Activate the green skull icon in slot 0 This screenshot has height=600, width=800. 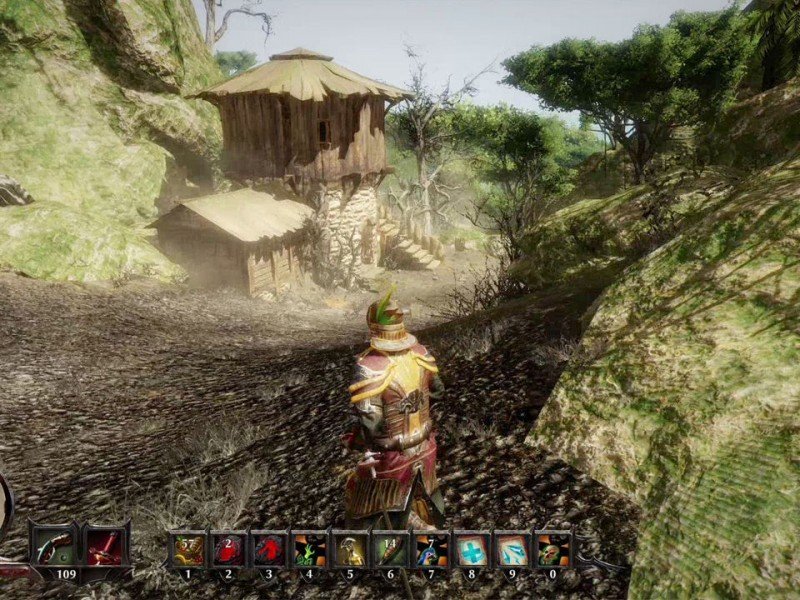click(552, 549)
